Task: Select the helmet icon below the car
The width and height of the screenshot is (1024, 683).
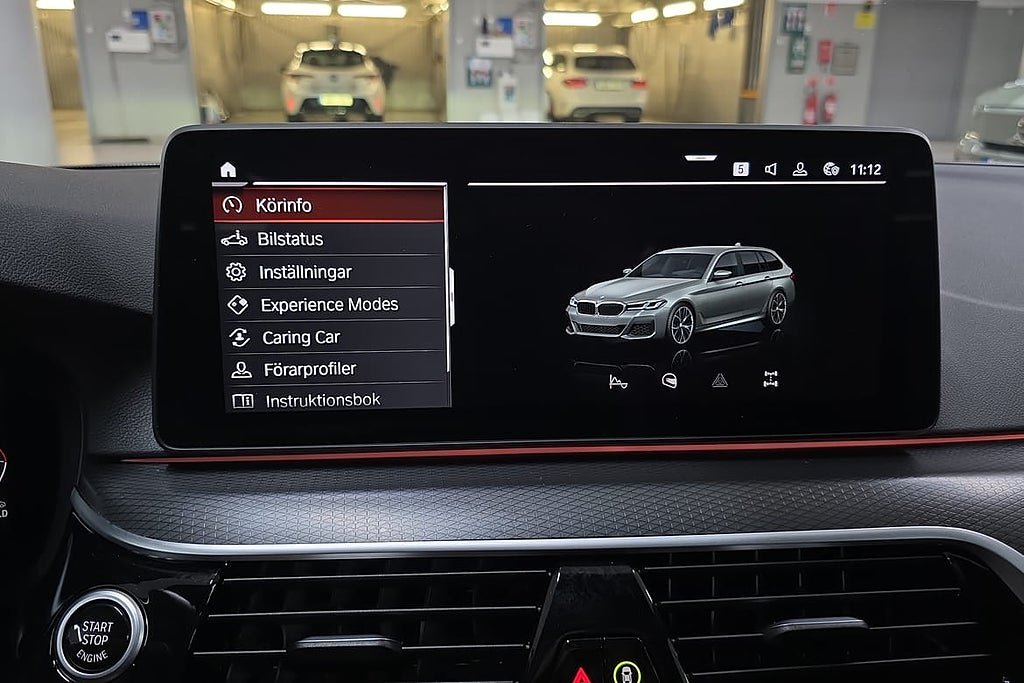Action: coord(669,380)
